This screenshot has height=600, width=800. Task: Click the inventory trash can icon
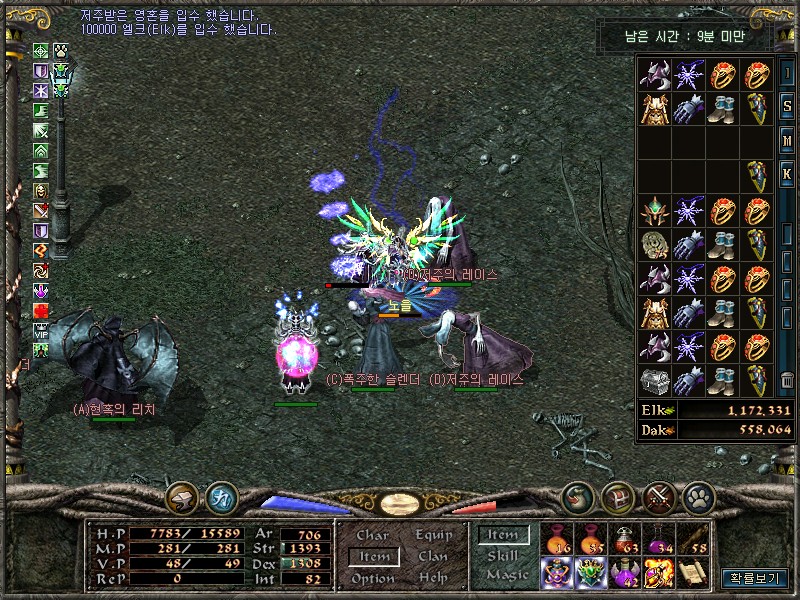(x=787, y=381)
